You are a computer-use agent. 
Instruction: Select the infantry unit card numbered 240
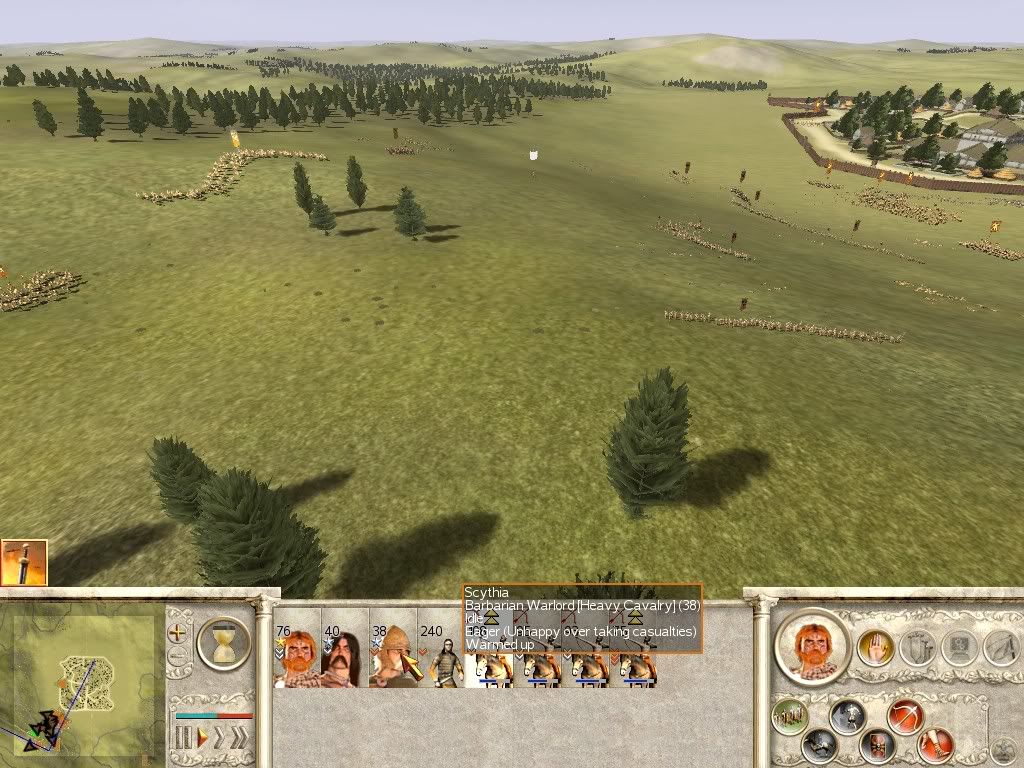point(441,654)
